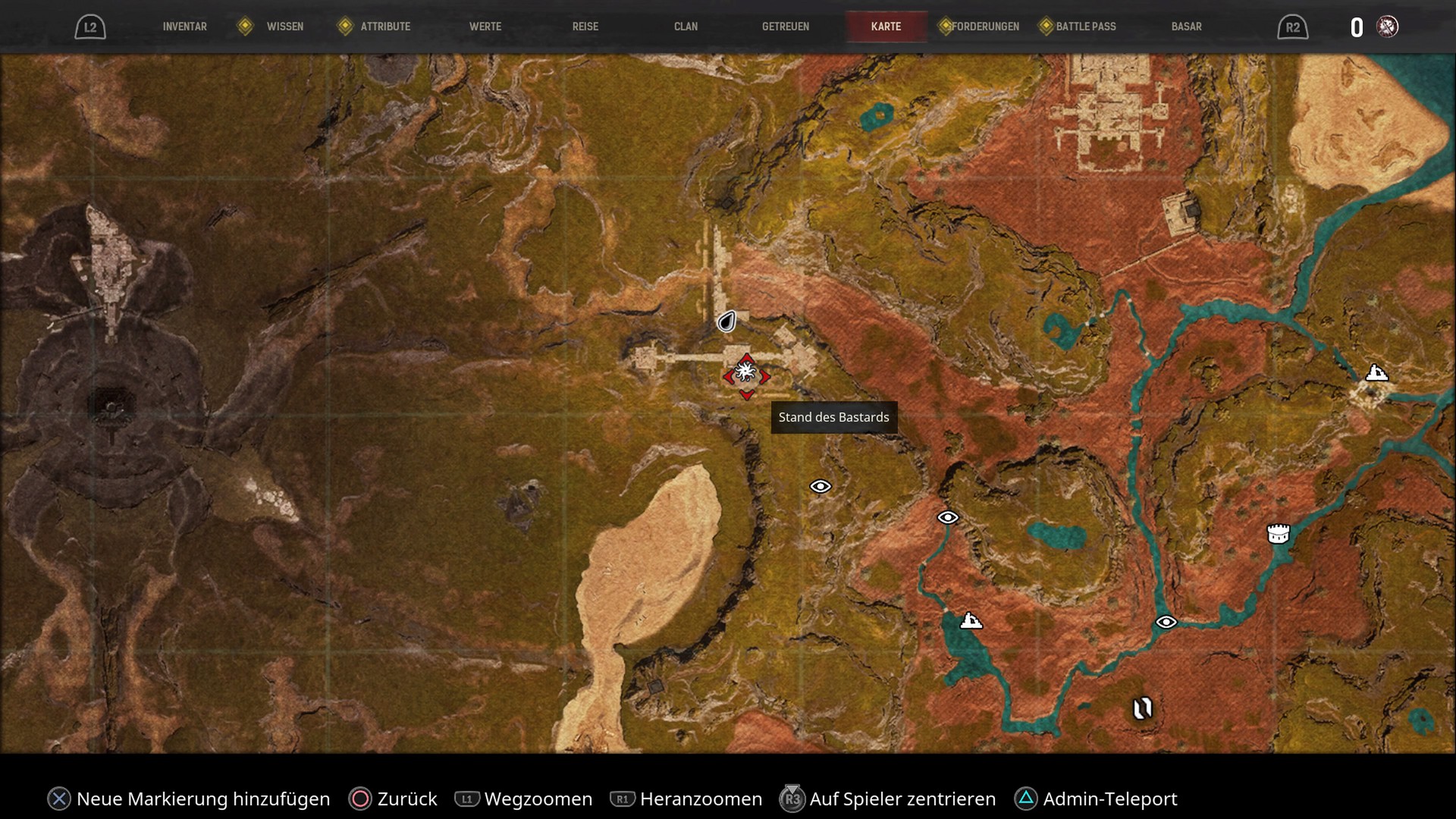Switch to the Forderungen tab
1456x819 pixels.
point(985,27)
